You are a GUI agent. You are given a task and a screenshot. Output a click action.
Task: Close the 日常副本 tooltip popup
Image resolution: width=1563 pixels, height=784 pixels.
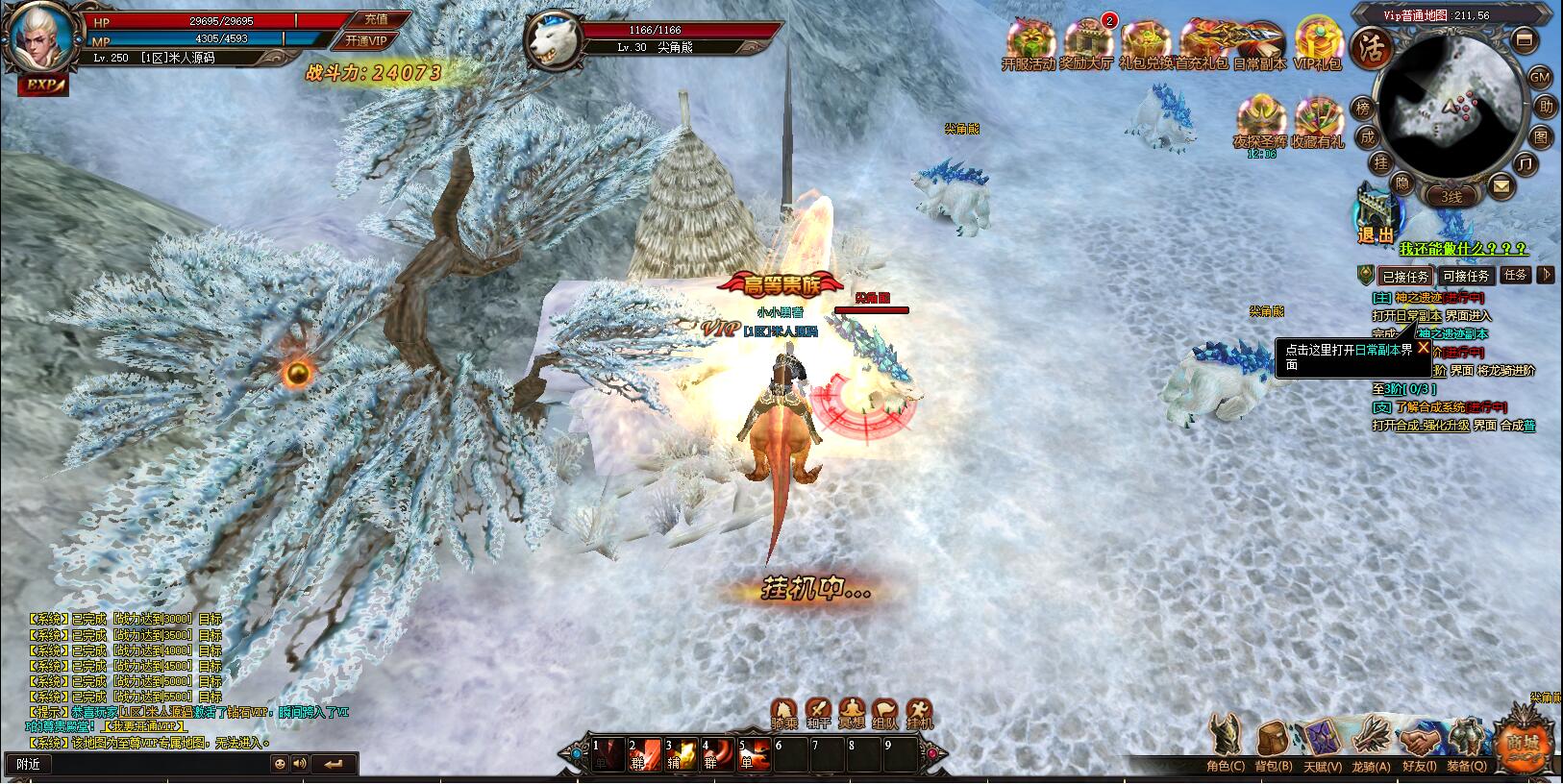coord(1424,347)
